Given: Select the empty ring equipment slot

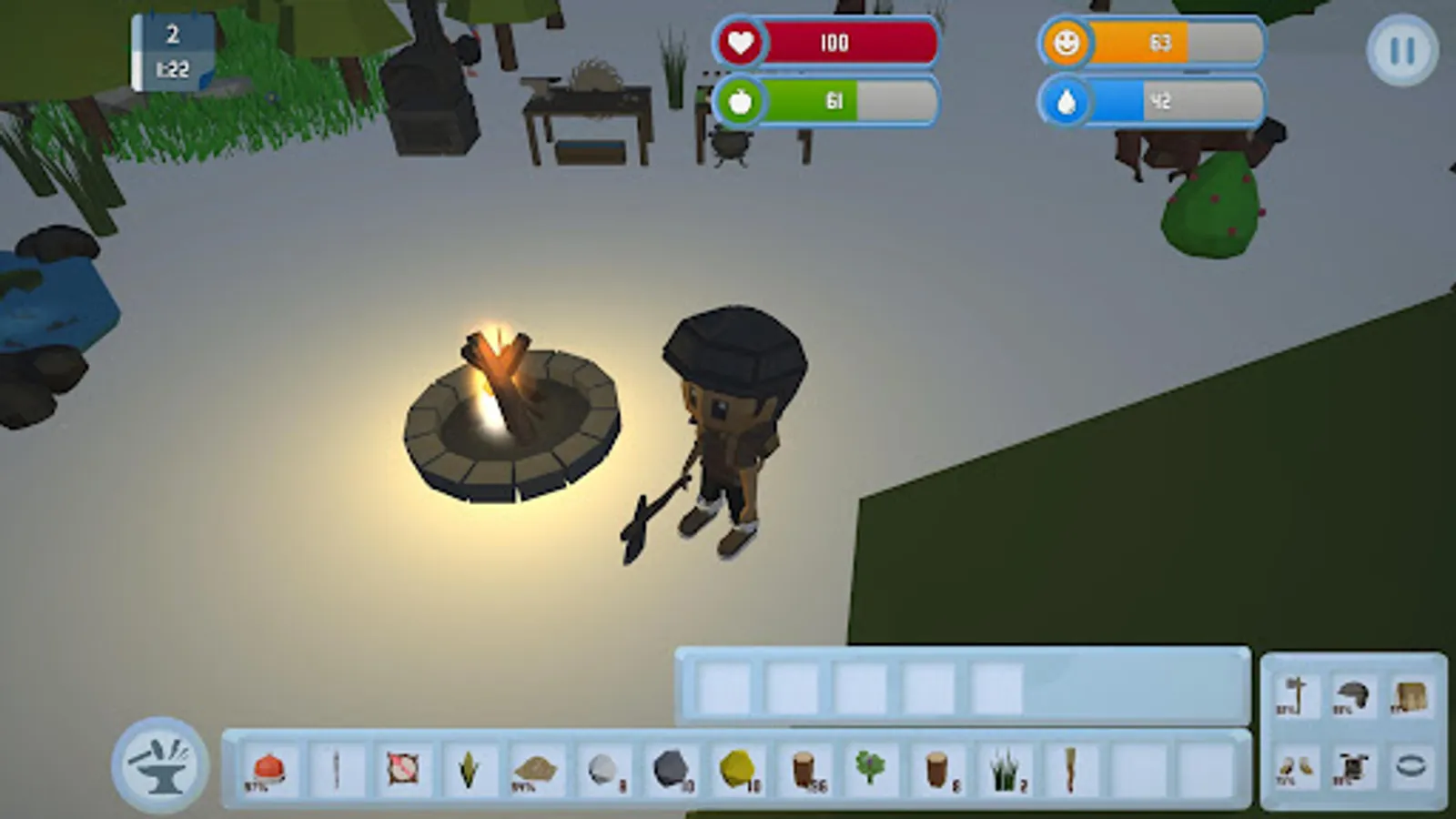Looking at the screenshot, I should [1409, 769].
